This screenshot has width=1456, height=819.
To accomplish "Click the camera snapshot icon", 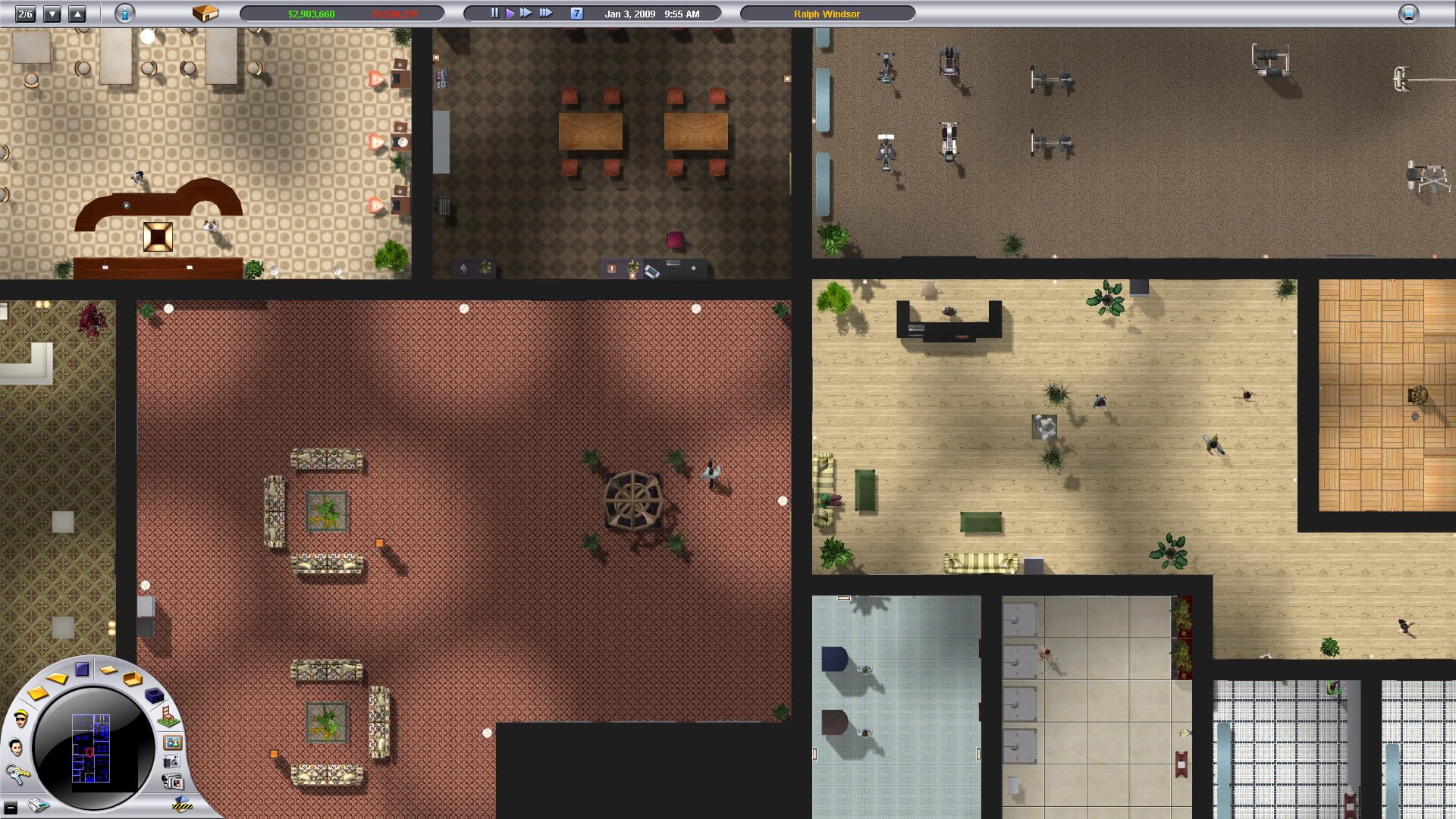I will [171, 762].
